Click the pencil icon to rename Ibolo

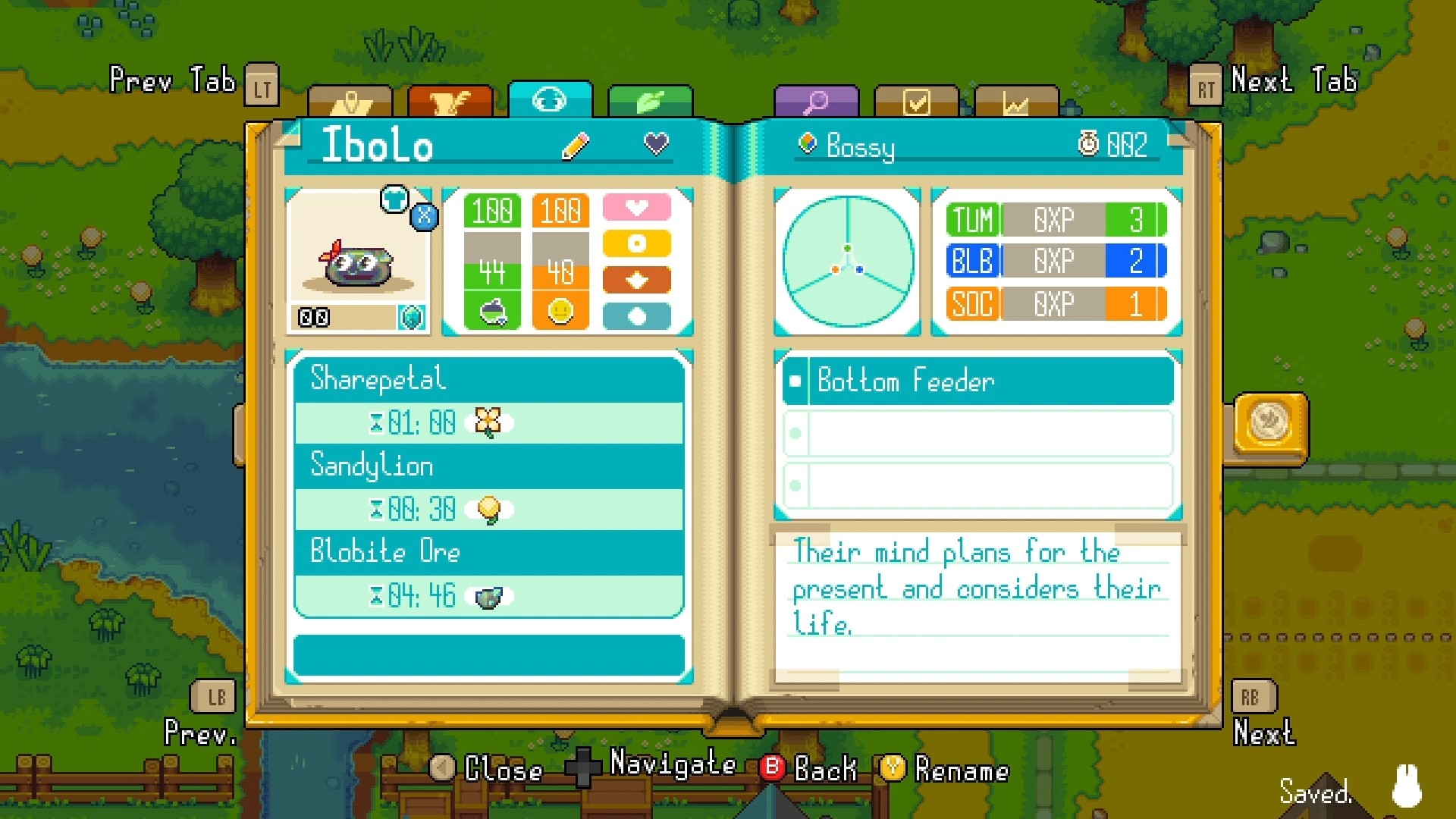pos(575,144)
